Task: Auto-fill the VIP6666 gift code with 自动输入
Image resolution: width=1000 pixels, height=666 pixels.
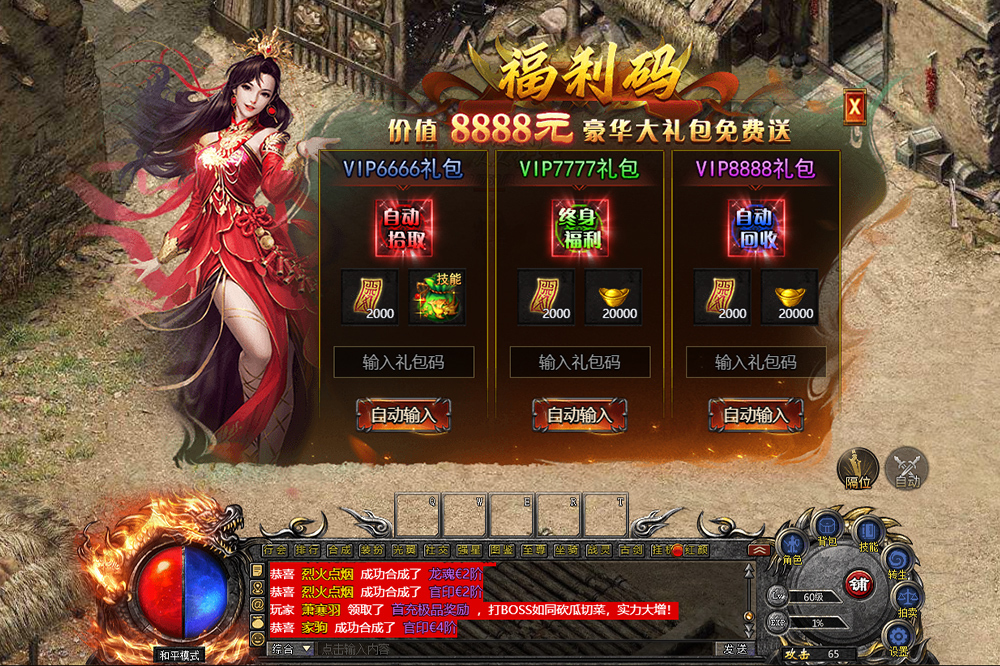Action: click(x=404, y=414)
